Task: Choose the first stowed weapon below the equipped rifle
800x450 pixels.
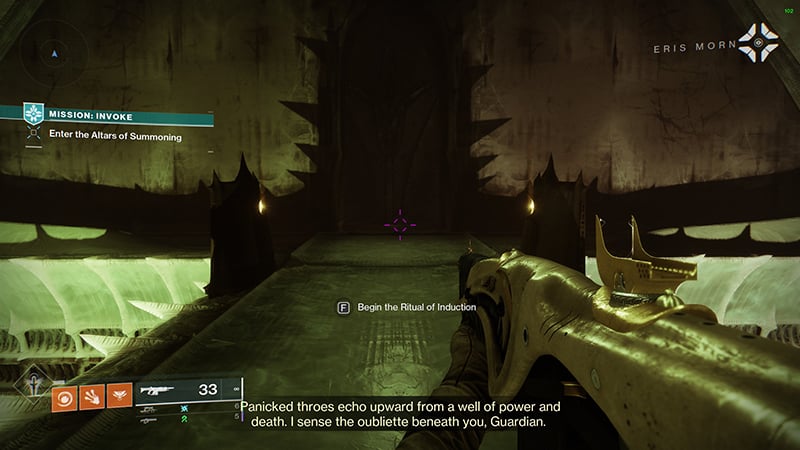Action: coord(154,409)
